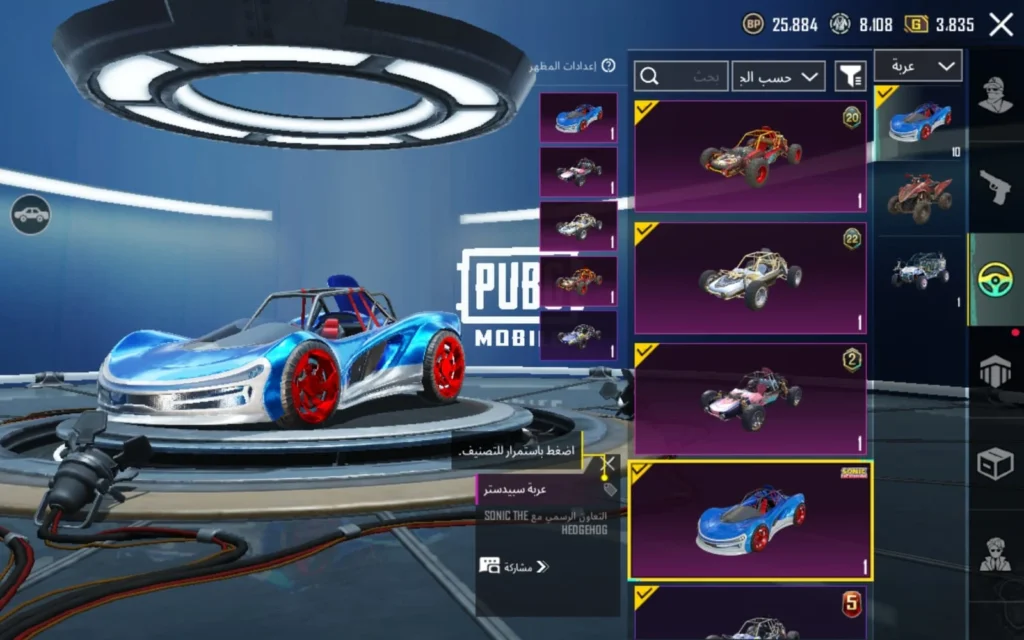Select the red-orange buggy skin marked 20
This screenshot has height=640, width=1024.
pyautogui.click(x=750, y=155)
